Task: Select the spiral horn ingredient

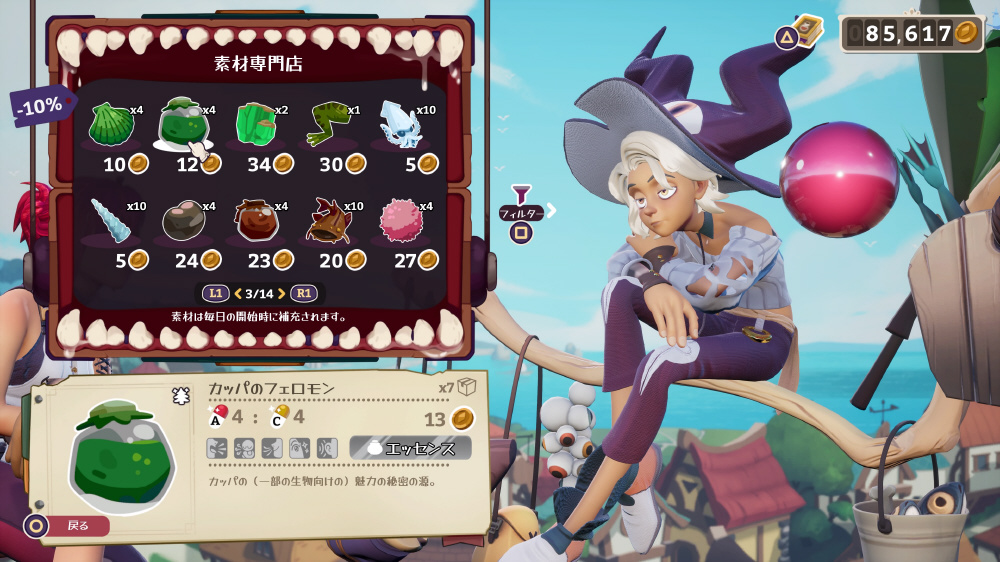Action: 110,221
